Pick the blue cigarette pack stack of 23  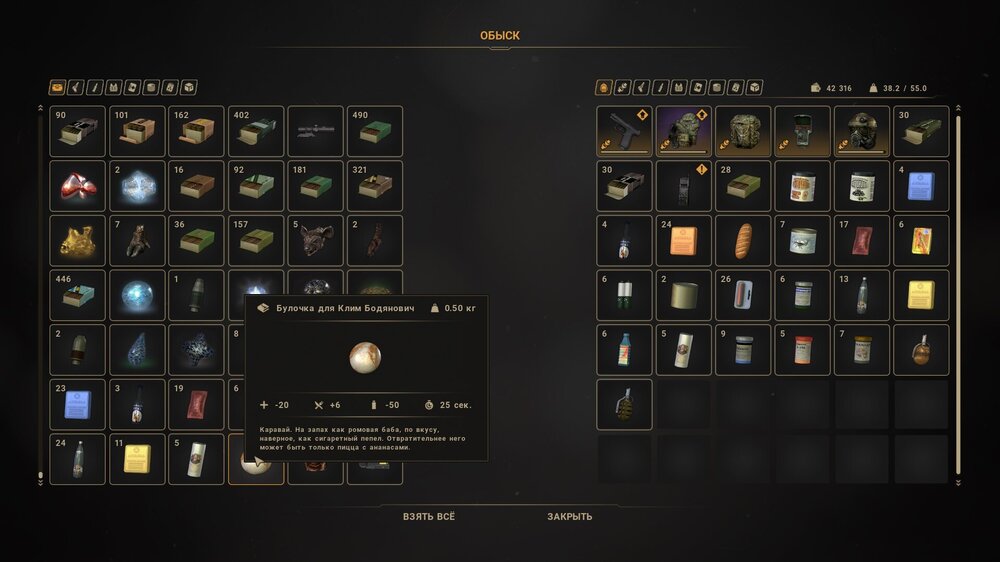tap(77, 404)
